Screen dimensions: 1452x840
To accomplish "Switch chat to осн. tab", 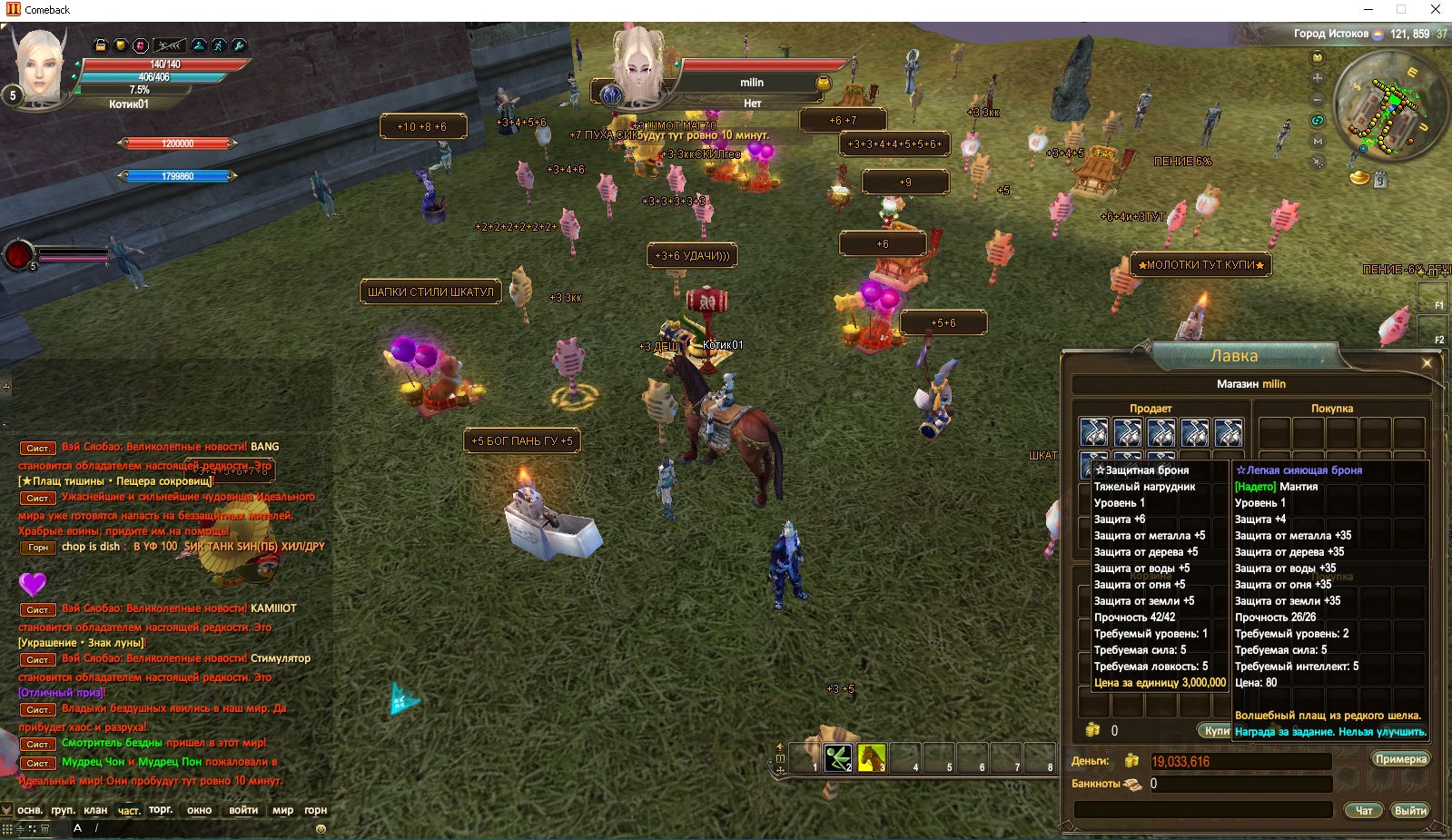I will point(30,810).
